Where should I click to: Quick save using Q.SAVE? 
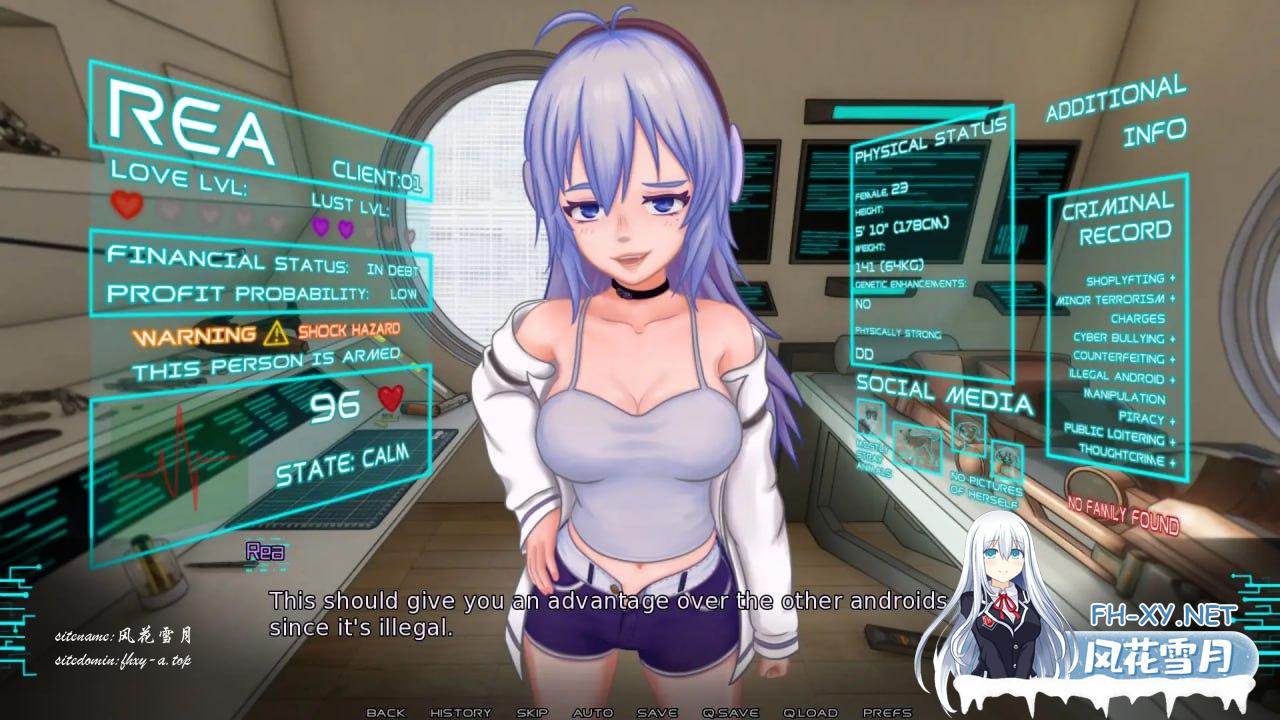click(731, 712)
